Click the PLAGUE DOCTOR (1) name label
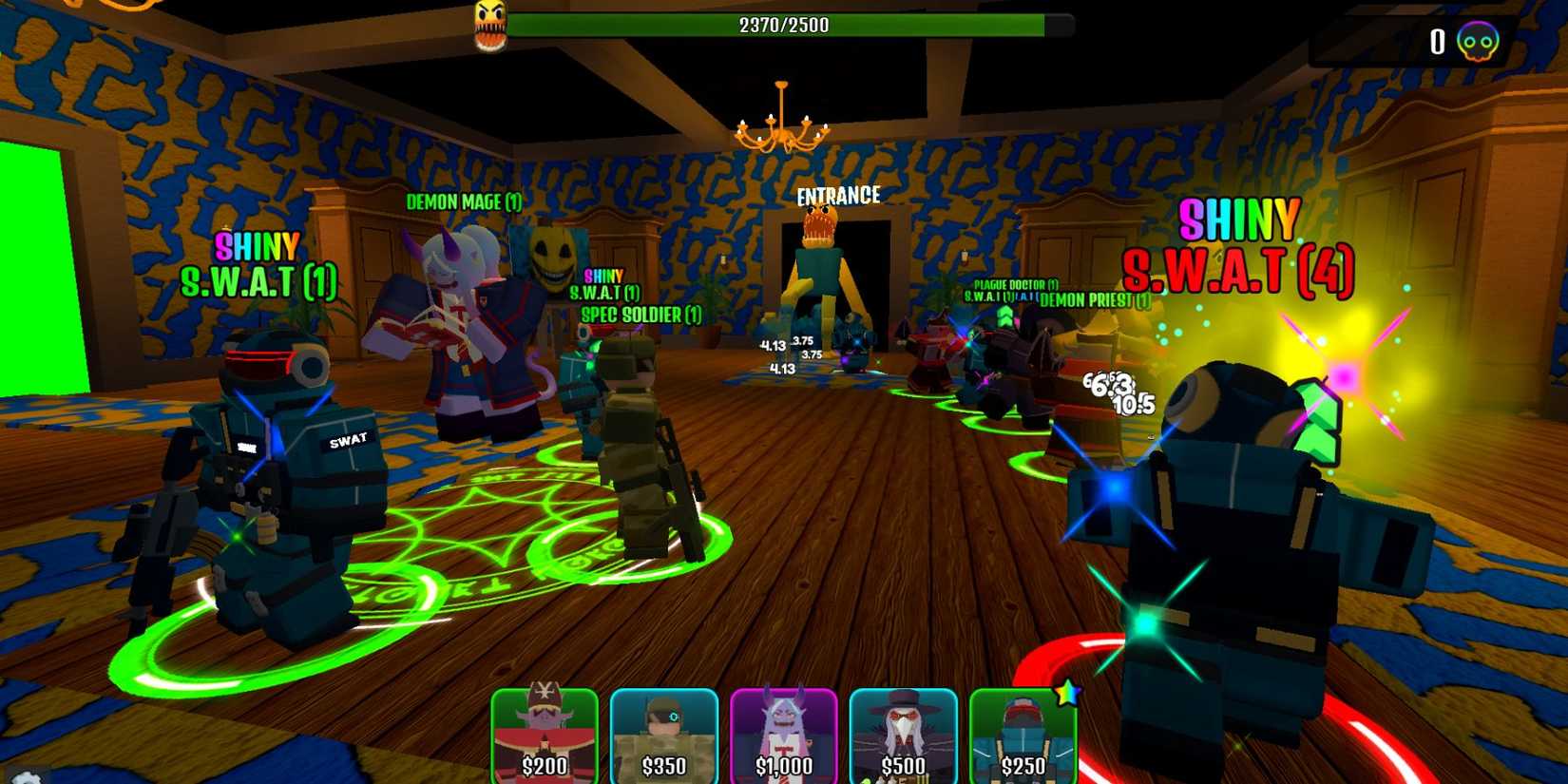Image resolution: width=1568 pixels, height=784 pixels. point(1013,285)
